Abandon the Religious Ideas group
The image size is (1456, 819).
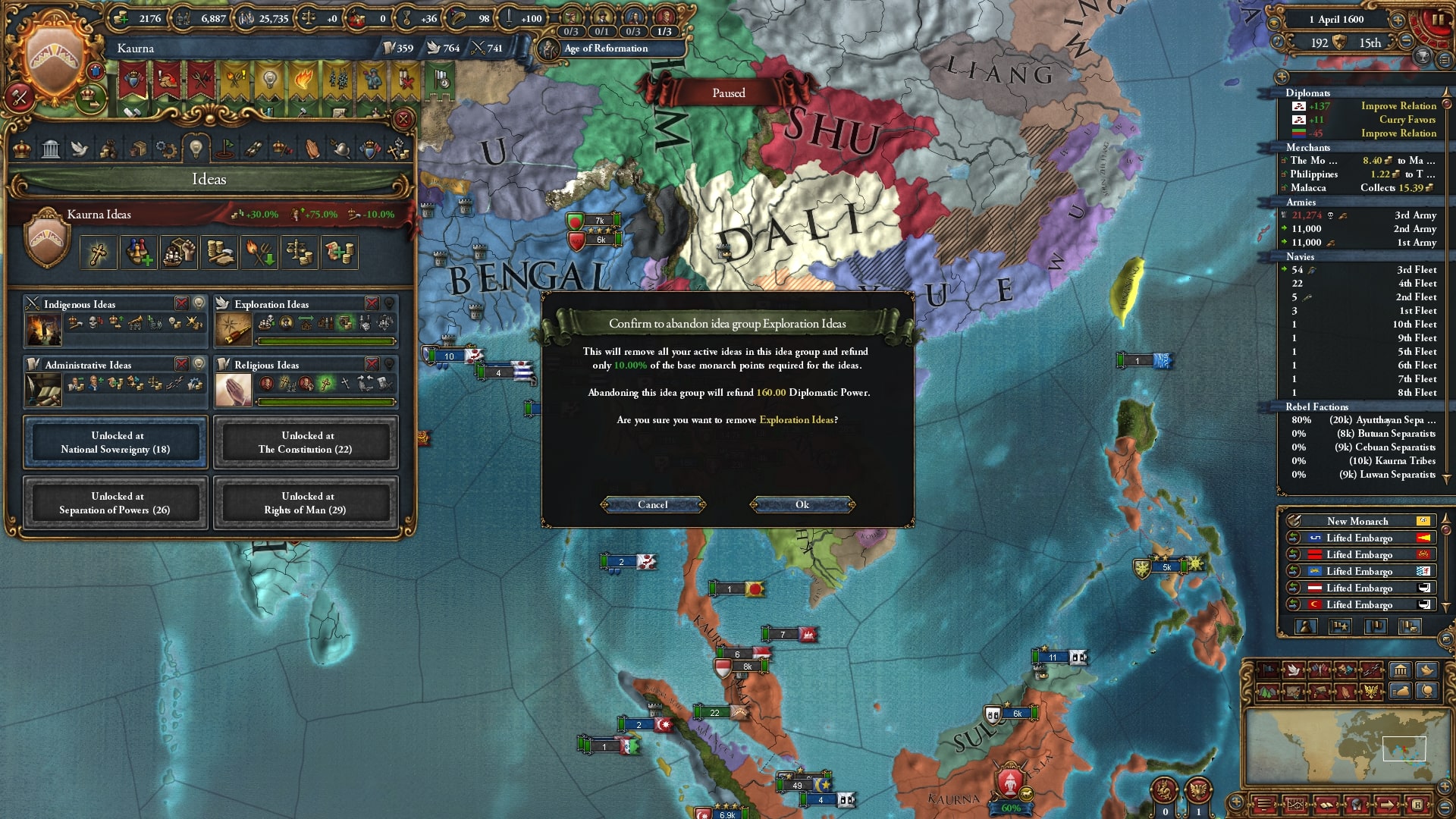click(372, 364)
